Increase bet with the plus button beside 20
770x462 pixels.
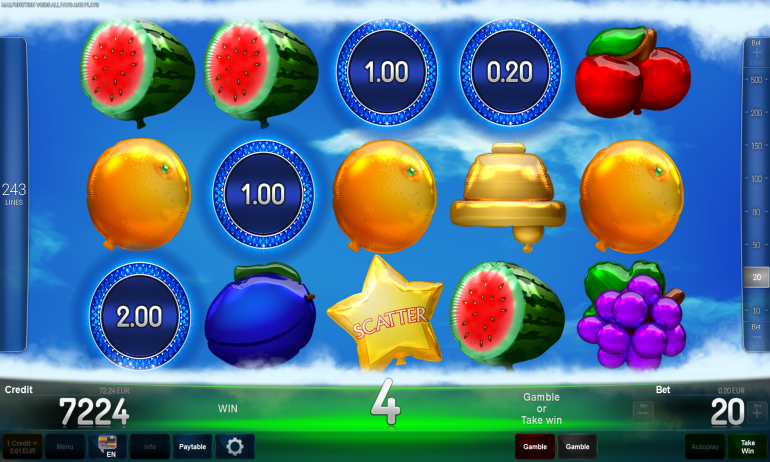click(x=755, y=410)
